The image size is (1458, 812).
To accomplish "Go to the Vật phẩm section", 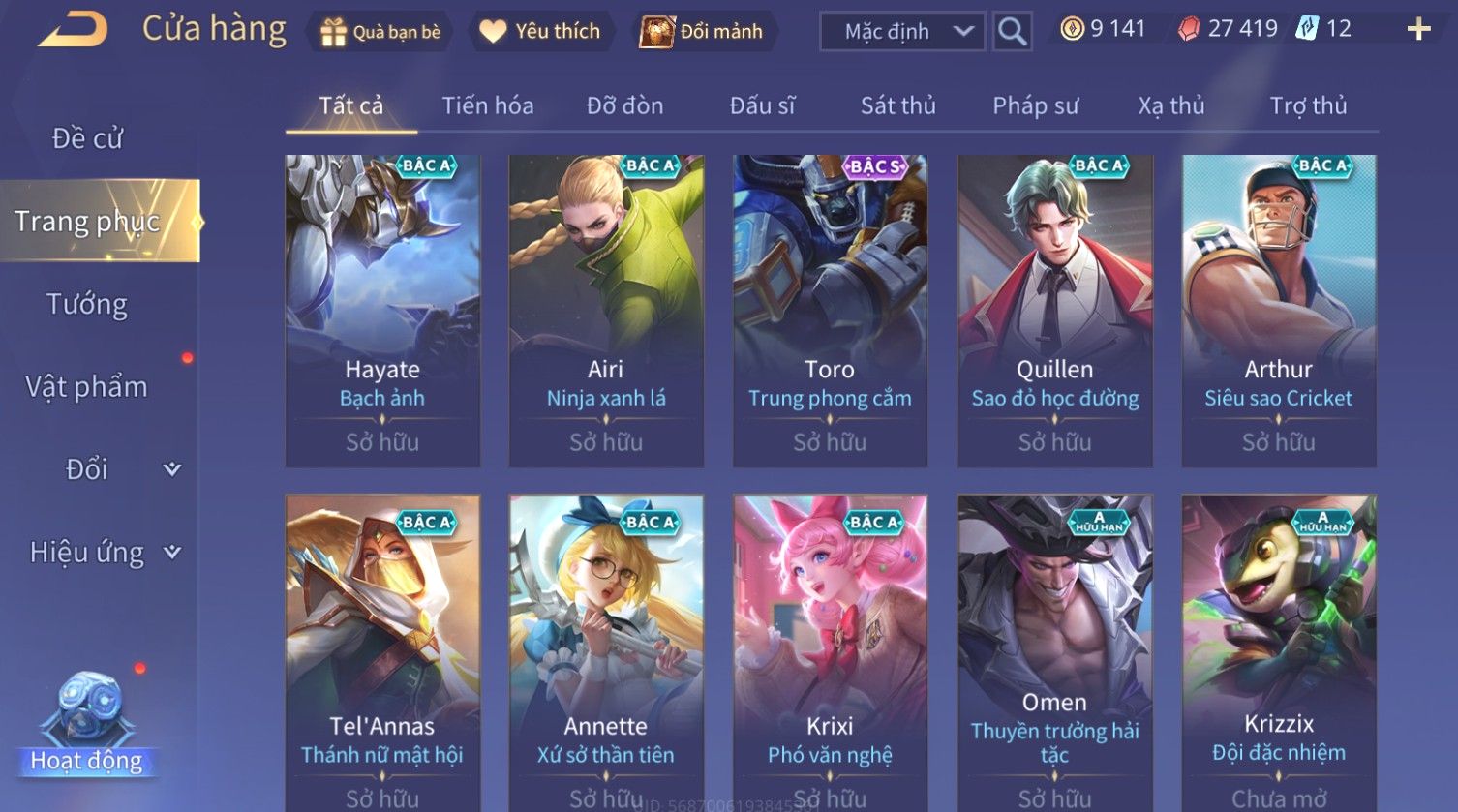I will point(87,387).
